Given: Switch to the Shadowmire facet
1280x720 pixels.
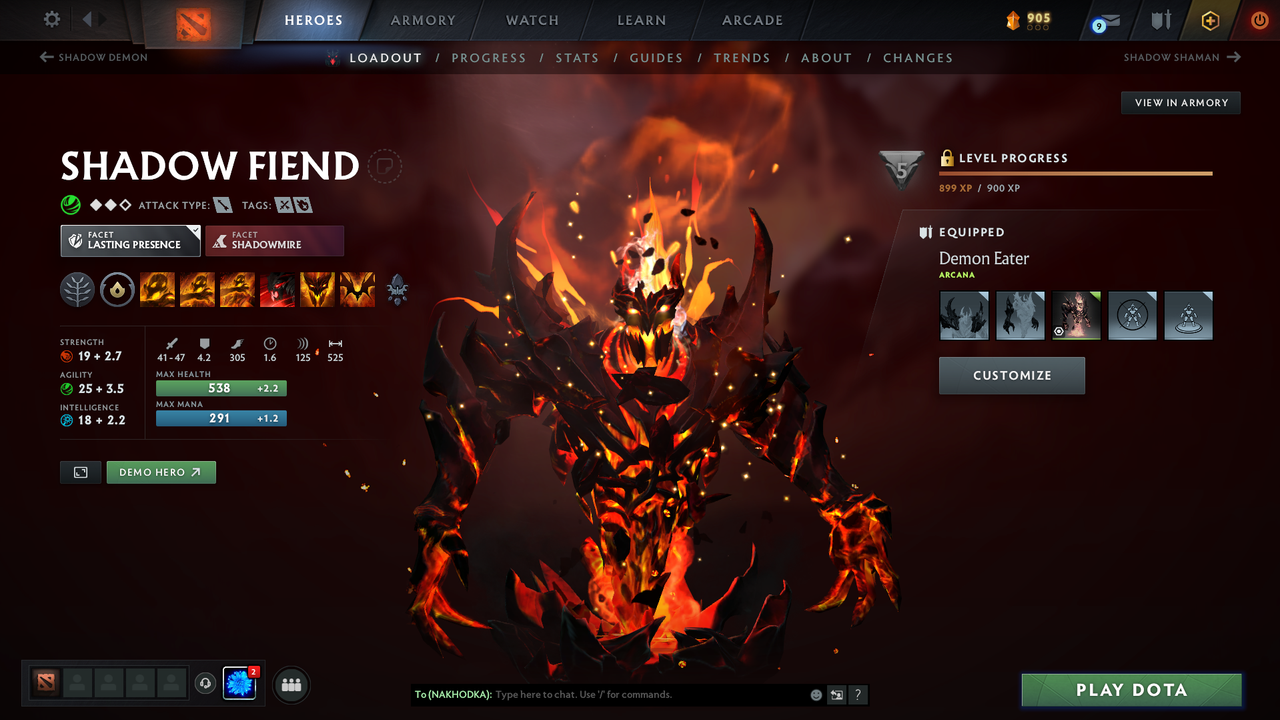Looking at the screenshot, I should coord(274,240).
